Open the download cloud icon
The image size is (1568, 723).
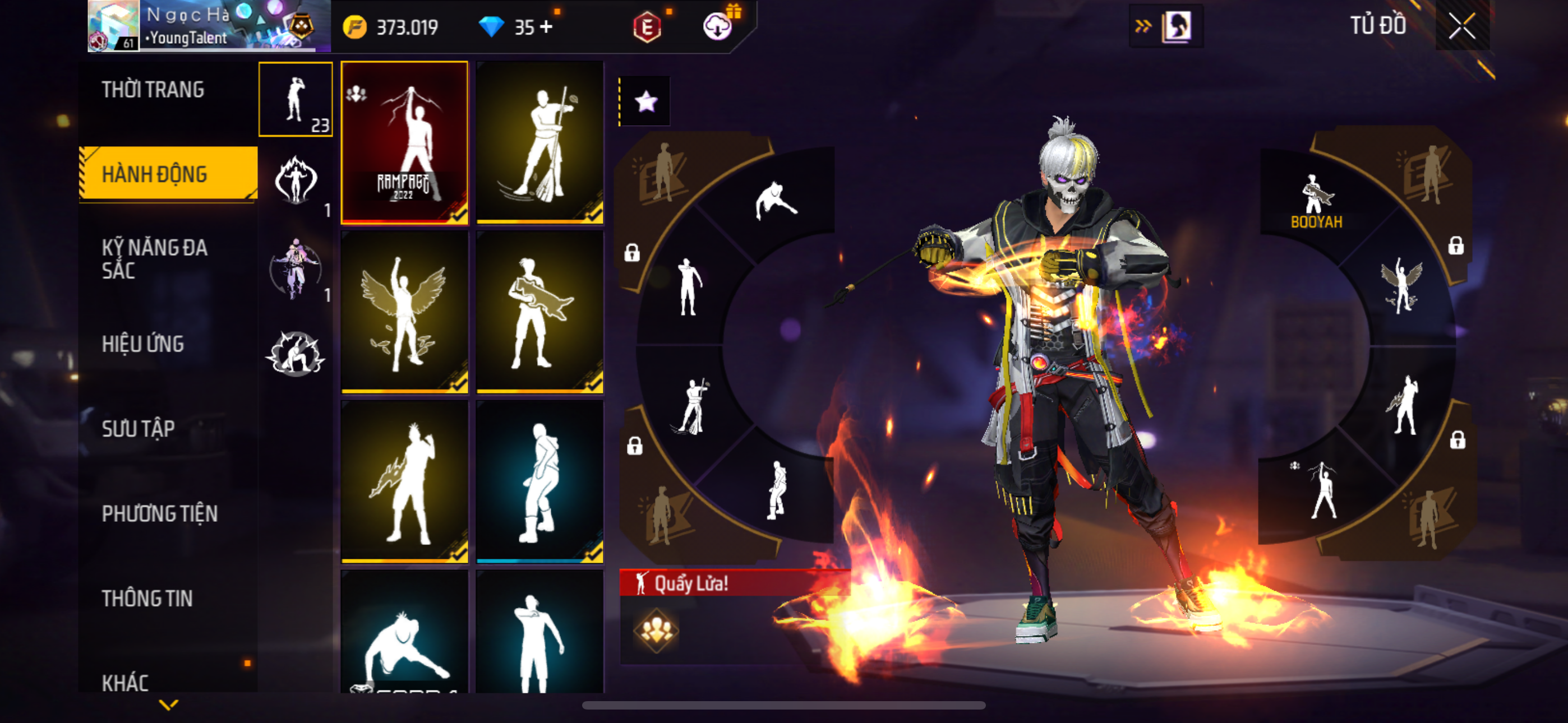(718, 27)
